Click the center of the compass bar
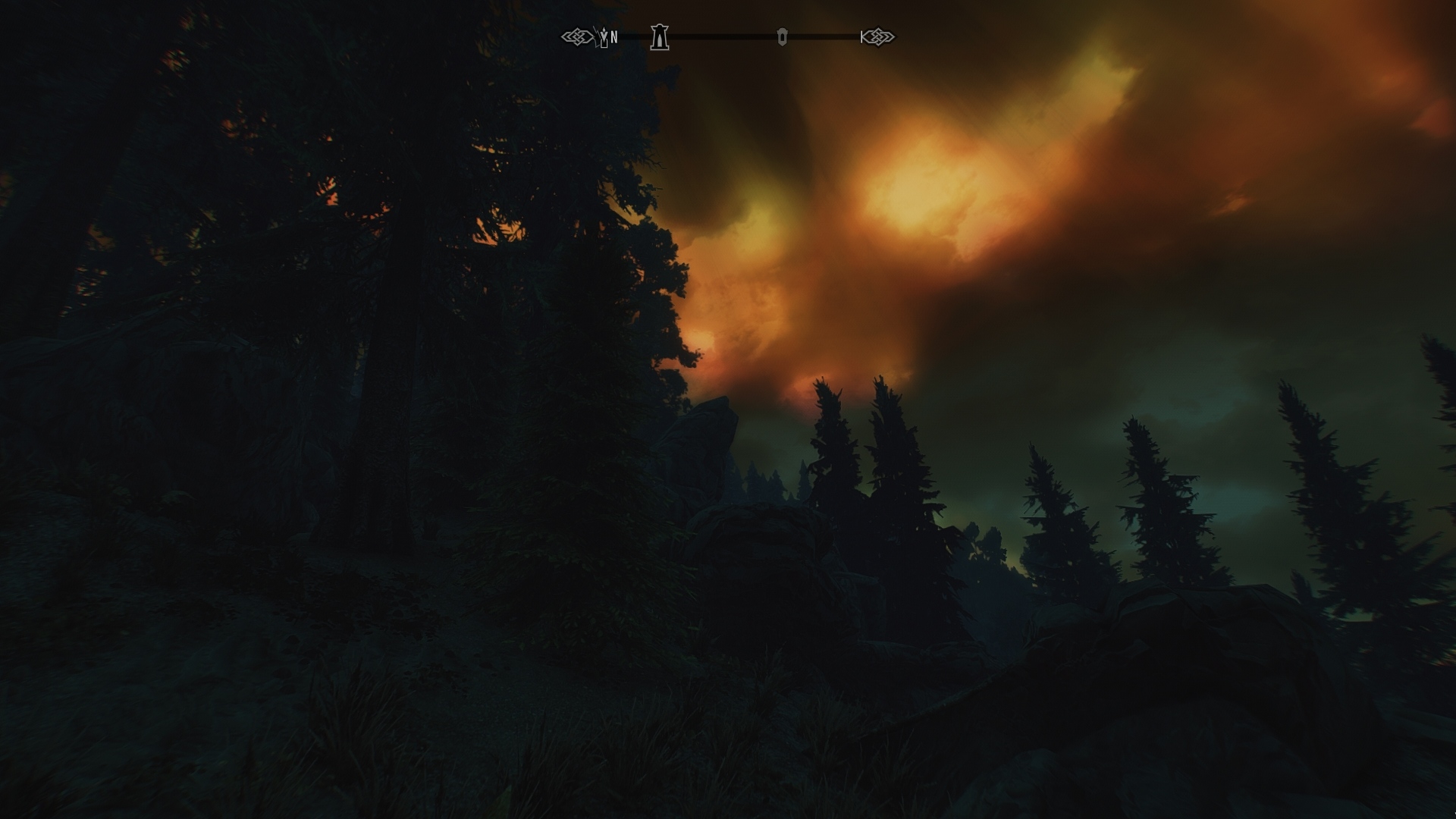 (728, 36)
